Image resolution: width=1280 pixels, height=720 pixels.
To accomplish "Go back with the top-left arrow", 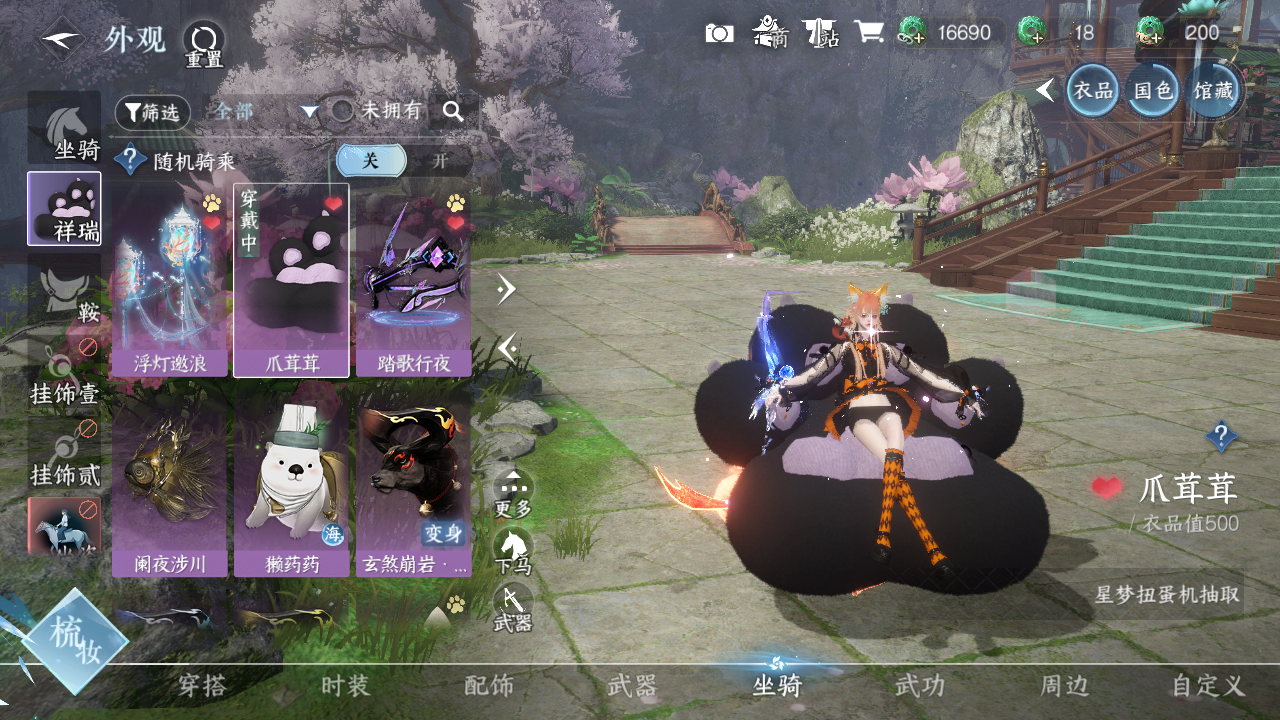I will (x=62, y=40).
